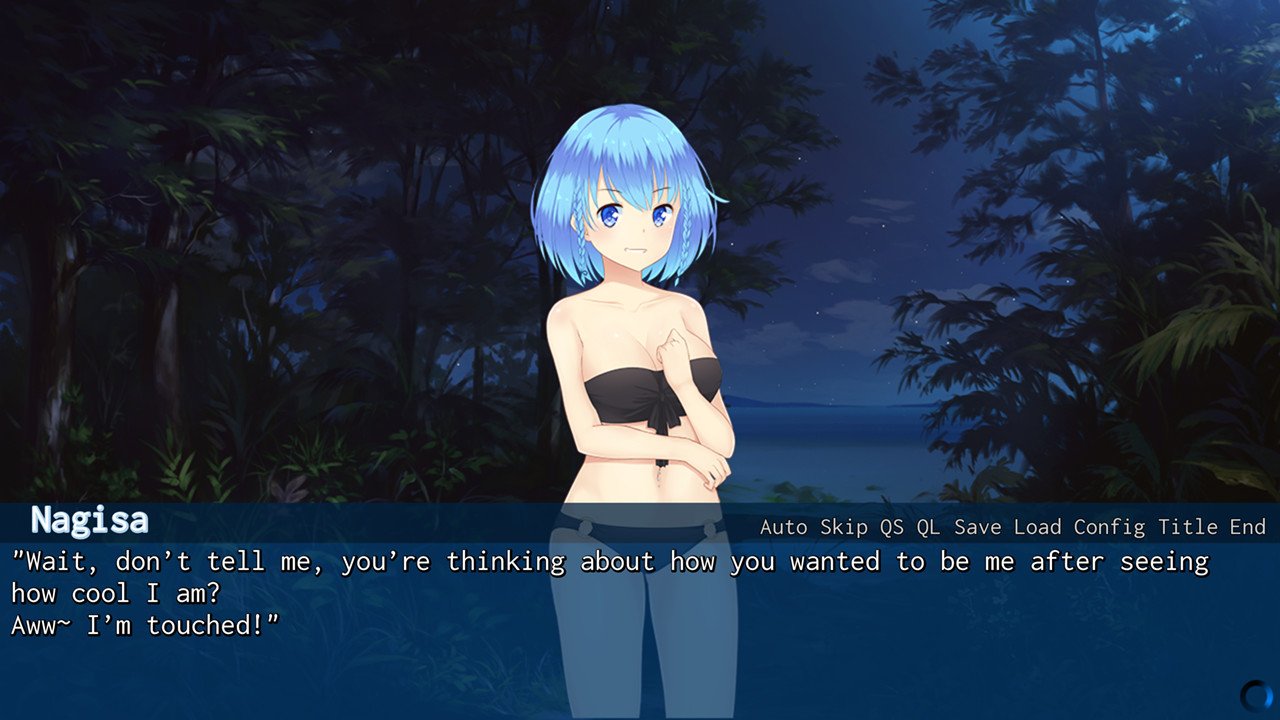Enable Auto text advance mode

tap(785, 527)
